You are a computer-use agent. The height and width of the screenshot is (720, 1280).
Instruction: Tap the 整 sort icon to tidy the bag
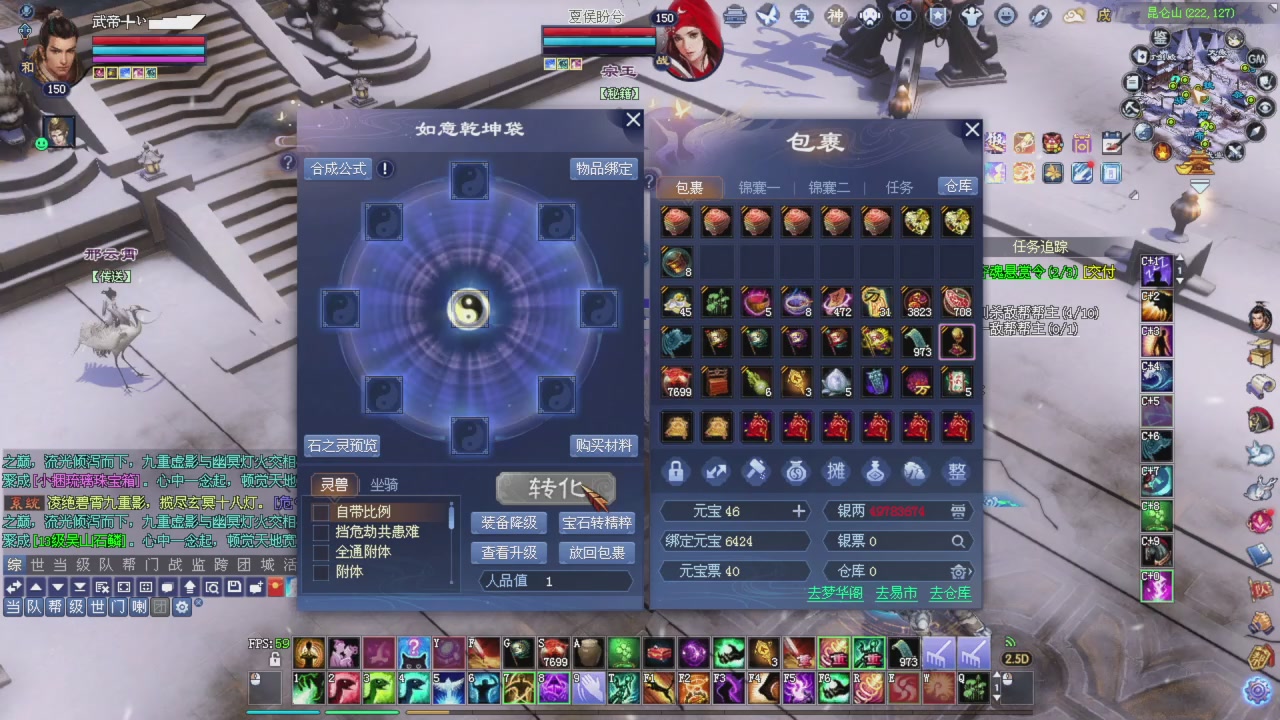956,473
